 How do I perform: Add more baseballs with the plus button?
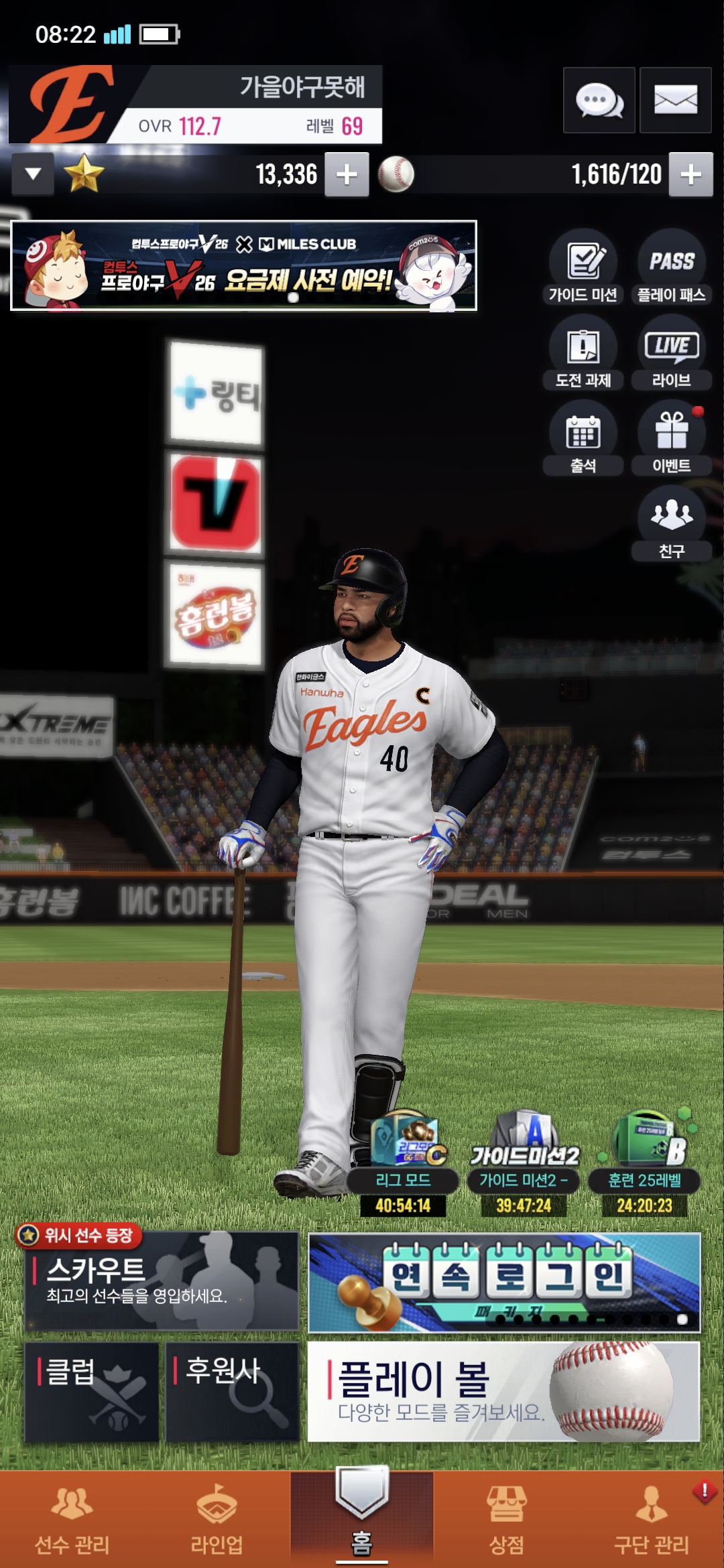[x=690, y=174]
